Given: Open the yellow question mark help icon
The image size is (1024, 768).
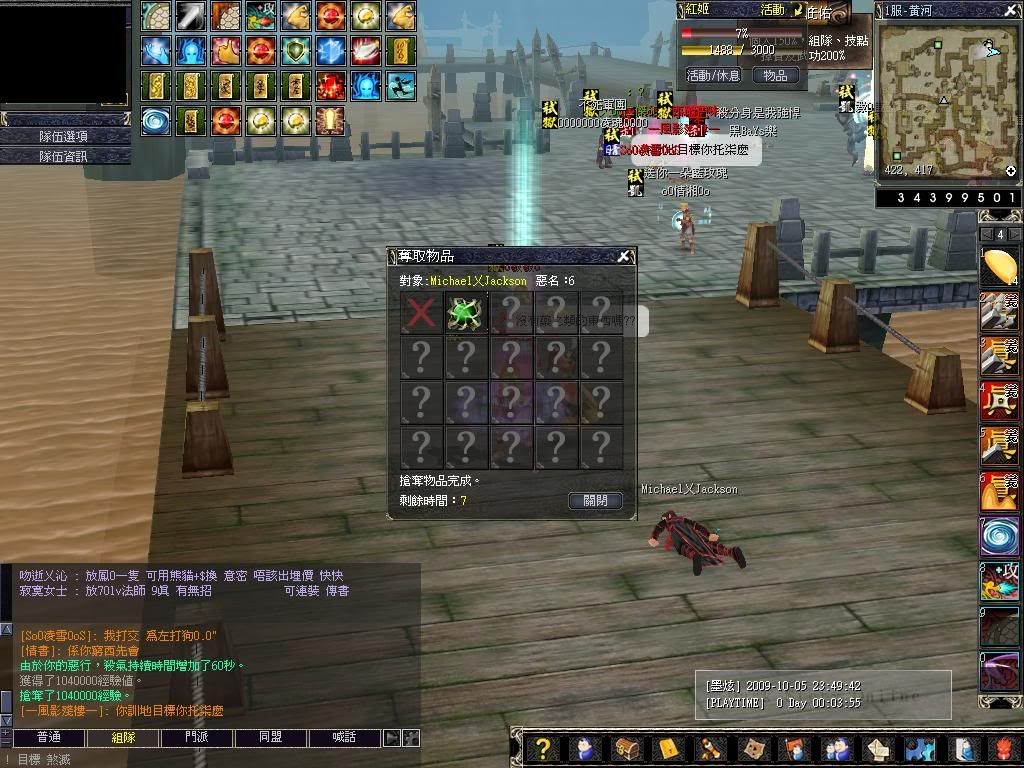Looking at the screenshot, I should 542,748.
